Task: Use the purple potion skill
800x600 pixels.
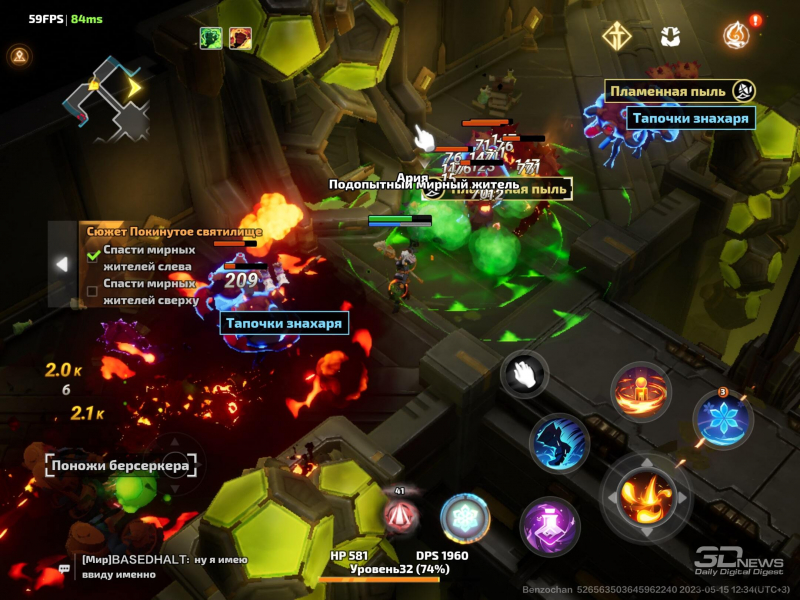Action: (549, 526)
